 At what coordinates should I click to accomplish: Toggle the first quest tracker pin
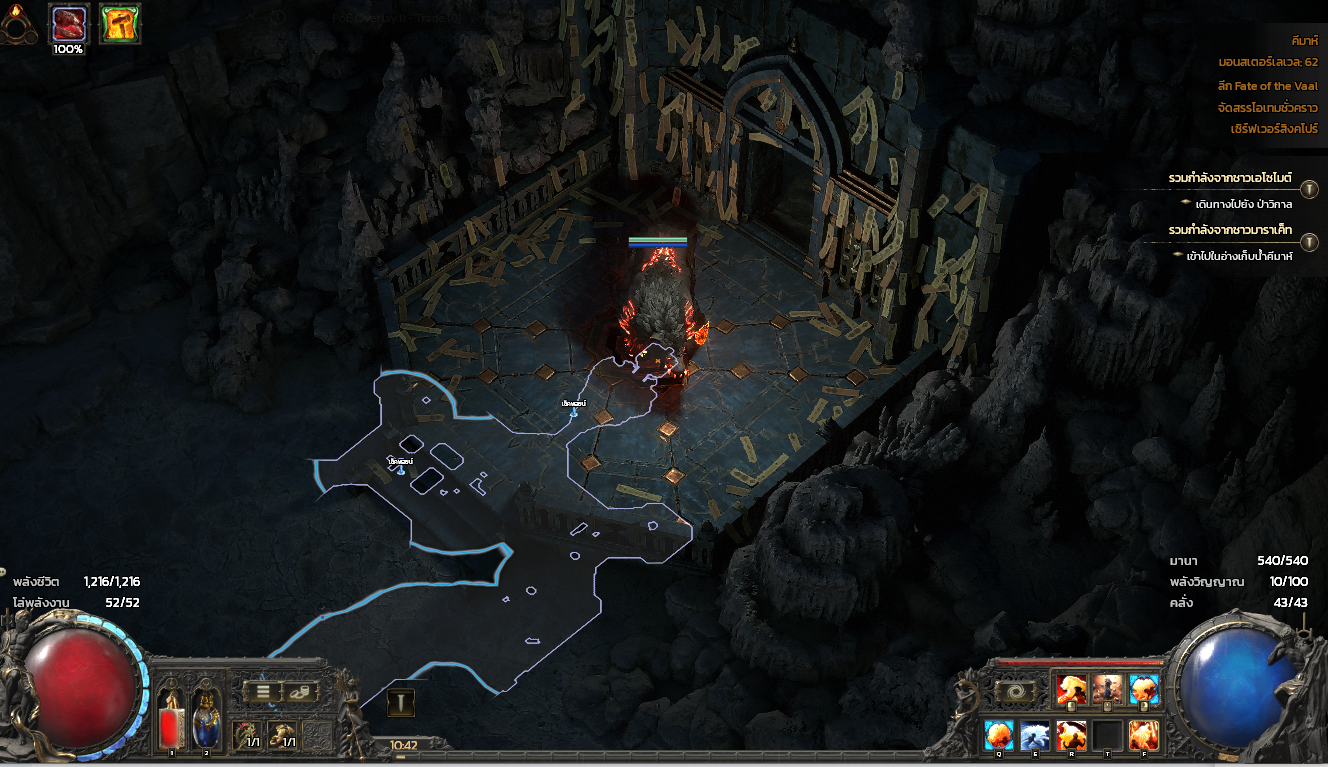(1309, 189)
